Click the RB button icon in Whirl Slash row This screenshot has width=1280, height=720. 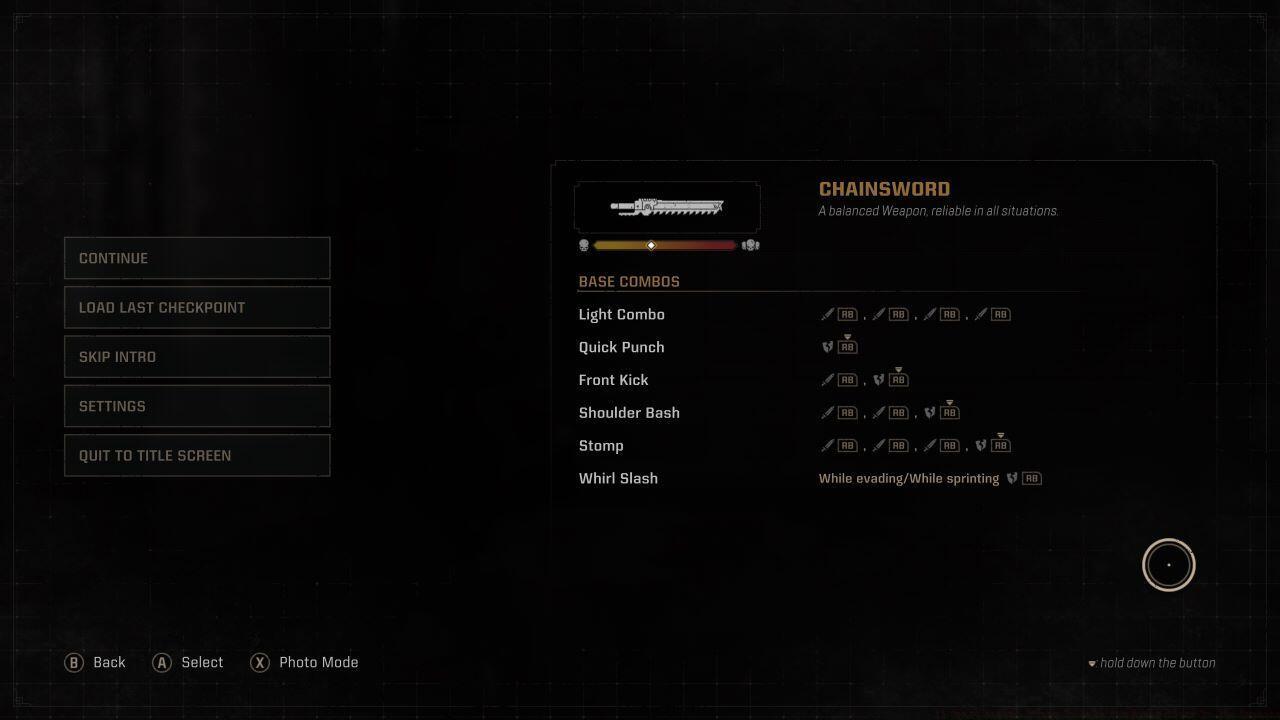[x=1032, y=478]
